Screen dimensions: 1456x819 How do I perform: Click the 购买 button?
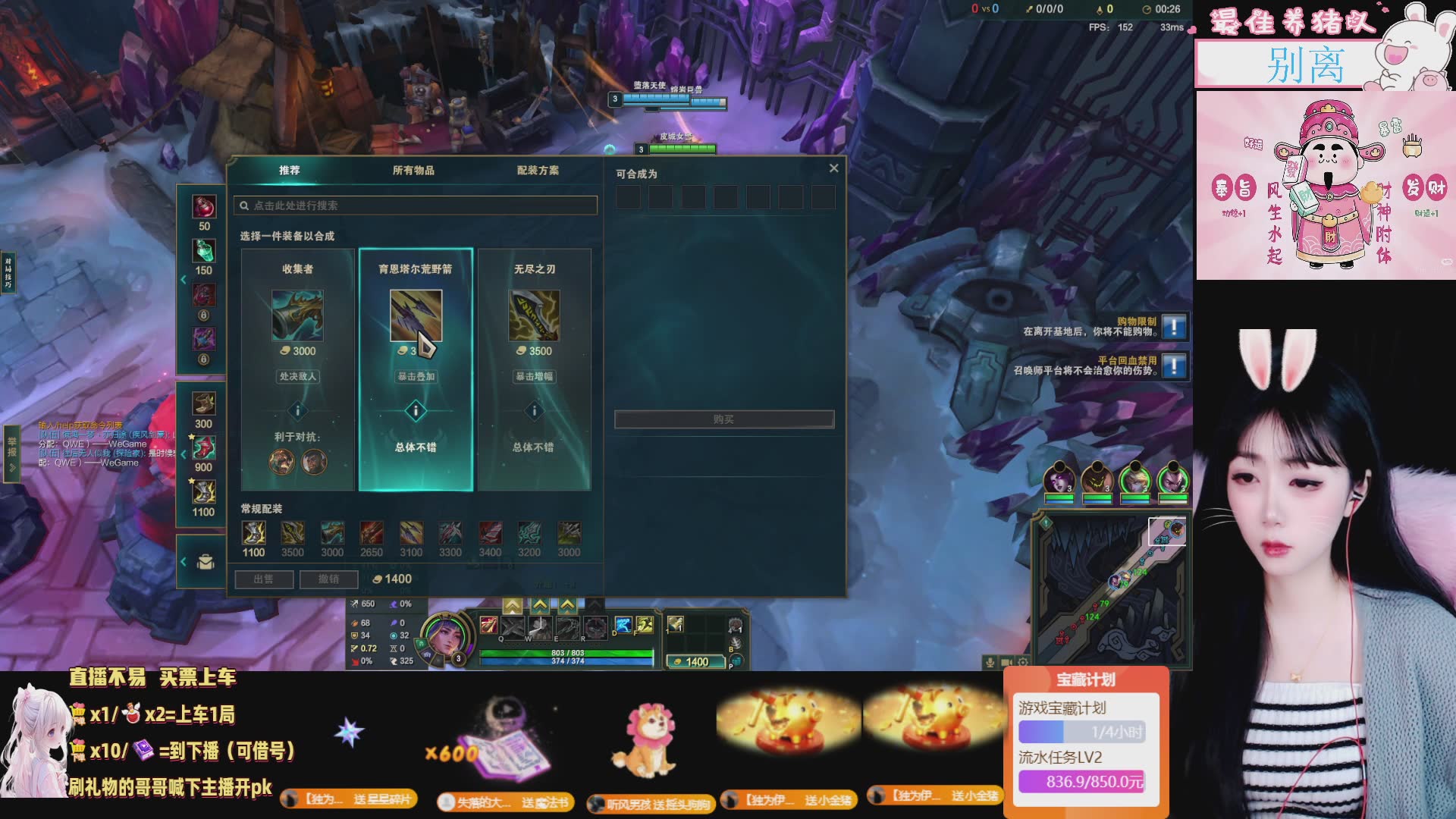(x=723, y=419)
